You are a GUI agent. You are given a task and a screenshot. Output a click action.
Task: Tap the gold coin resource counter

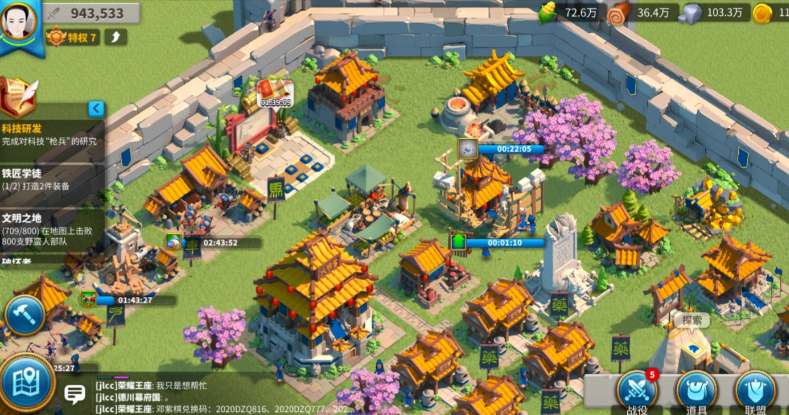770,12
